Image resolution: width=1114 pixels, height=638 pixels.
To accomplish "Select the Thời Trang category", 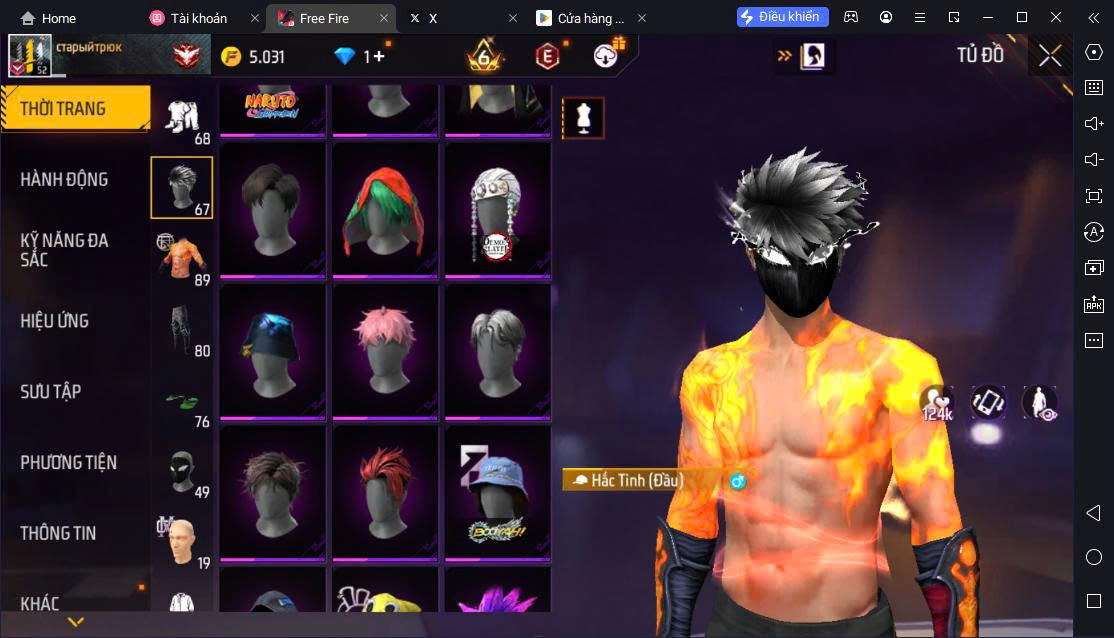I will tap(63, 108).
